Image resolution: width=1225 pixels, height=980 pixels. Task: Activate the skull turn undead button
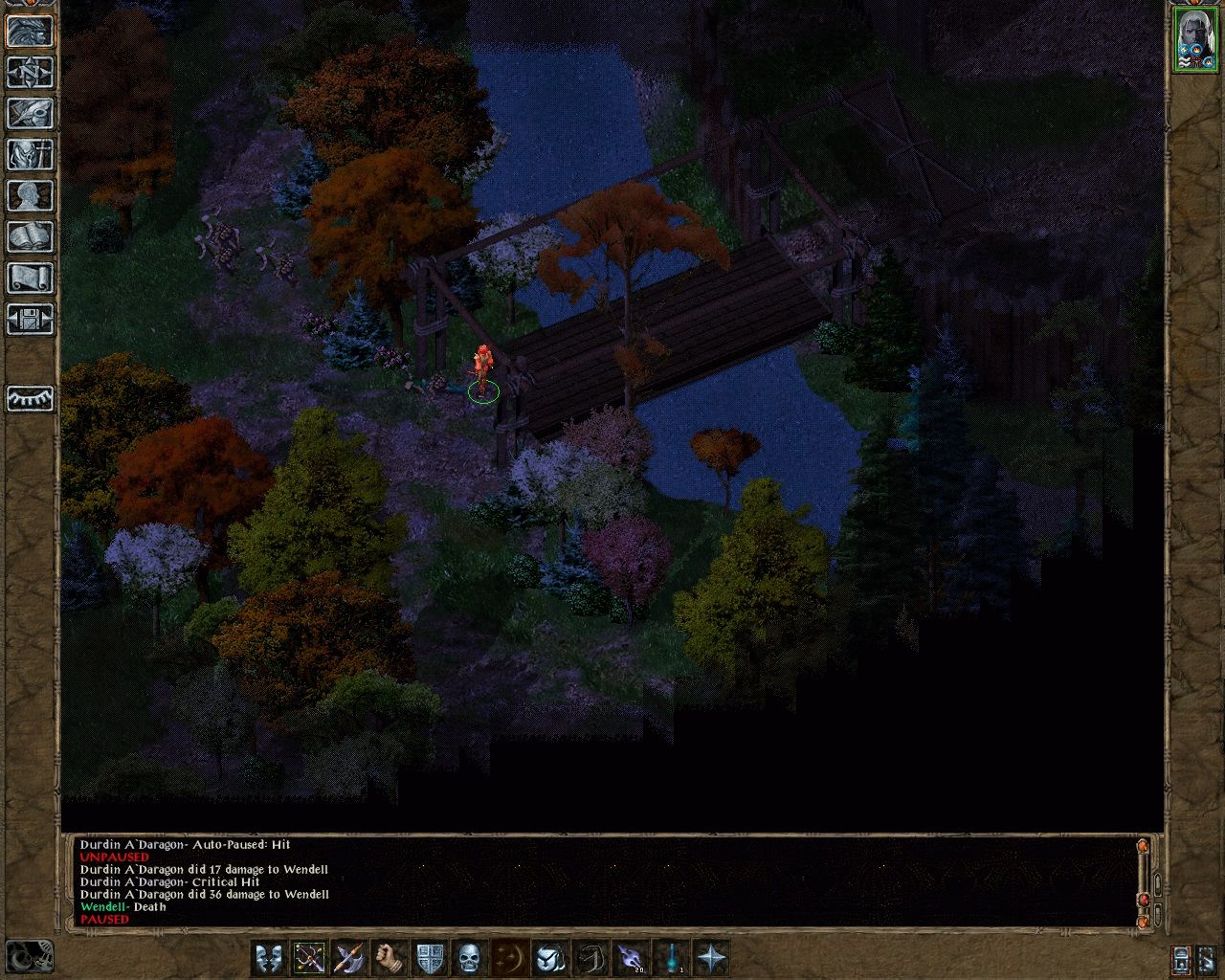point(469,957)
